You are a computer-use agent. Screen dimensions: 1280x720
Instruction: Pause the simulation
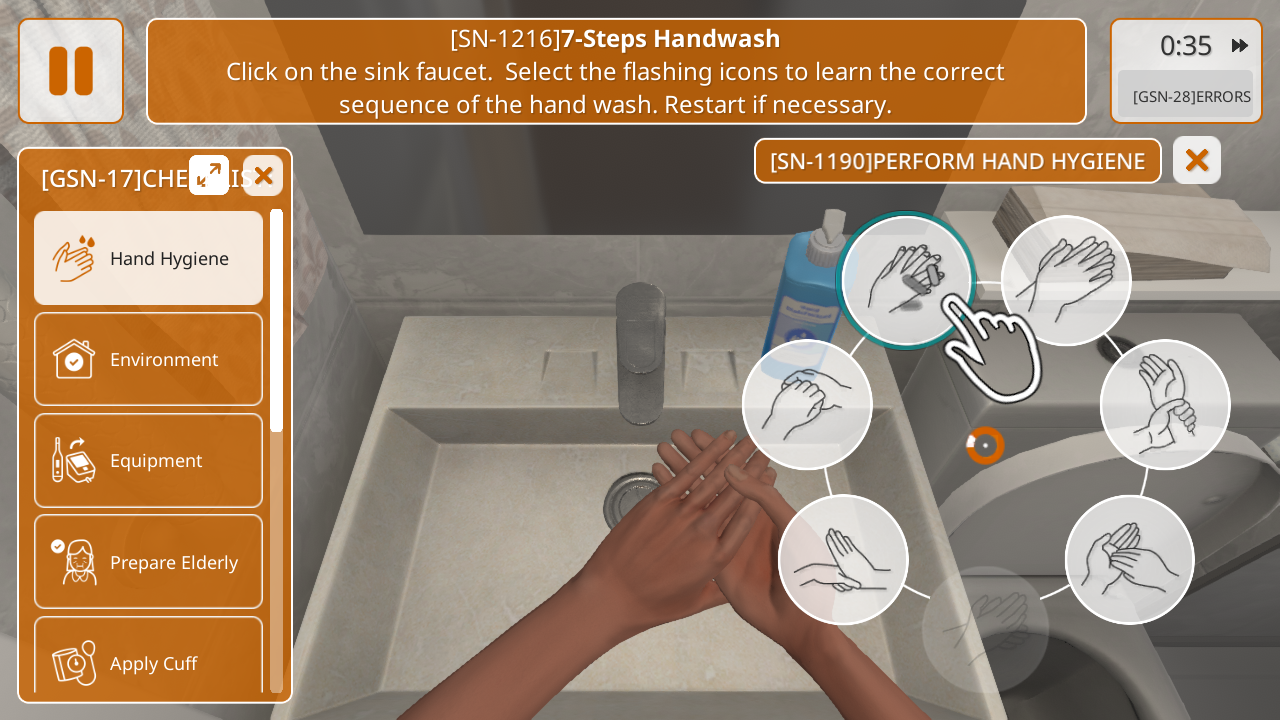click(x=71, y=71)
